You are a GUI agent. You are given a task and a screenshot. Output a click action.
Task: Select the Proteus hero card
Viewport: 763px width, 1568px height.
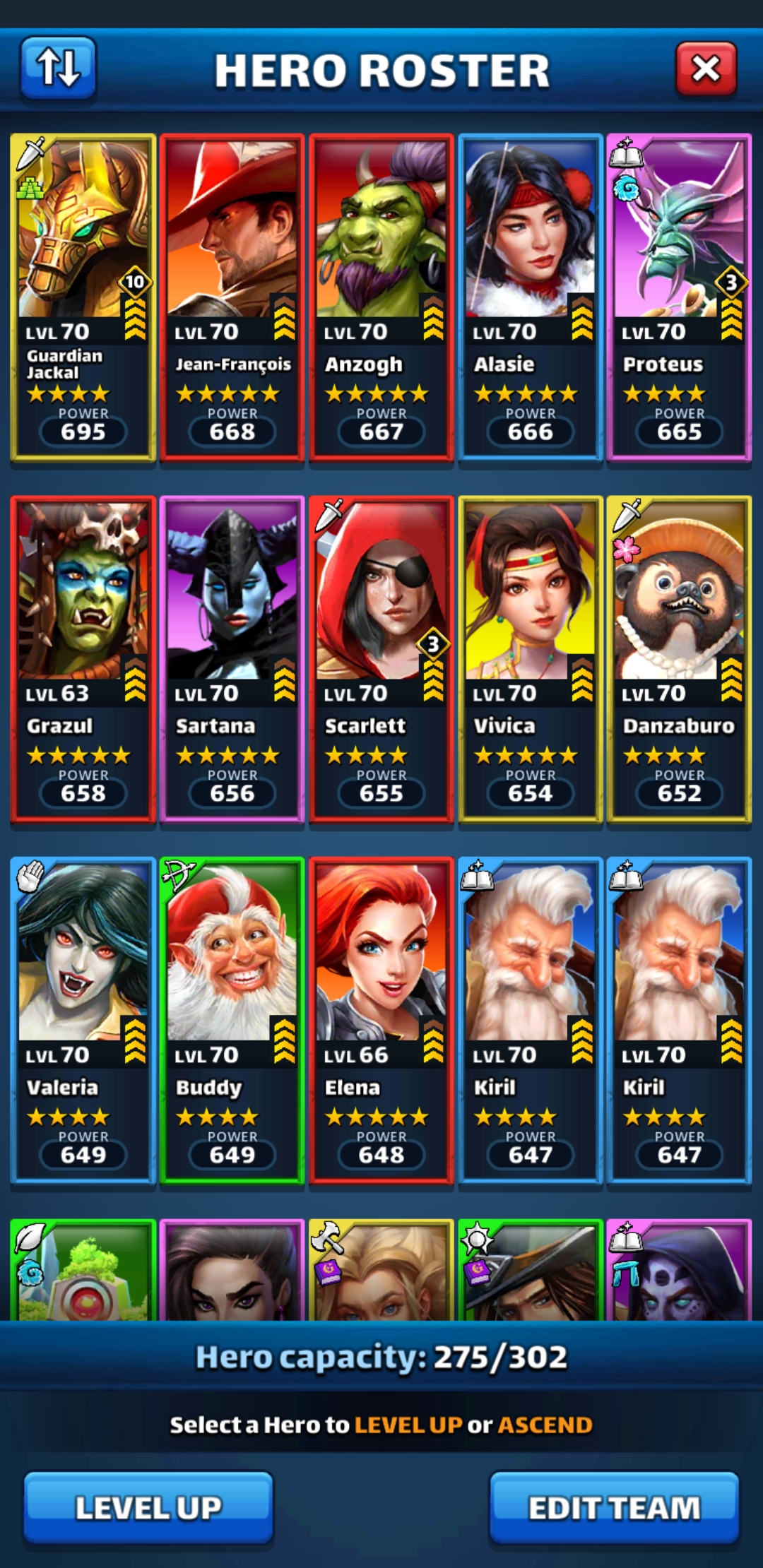[679, 297]
